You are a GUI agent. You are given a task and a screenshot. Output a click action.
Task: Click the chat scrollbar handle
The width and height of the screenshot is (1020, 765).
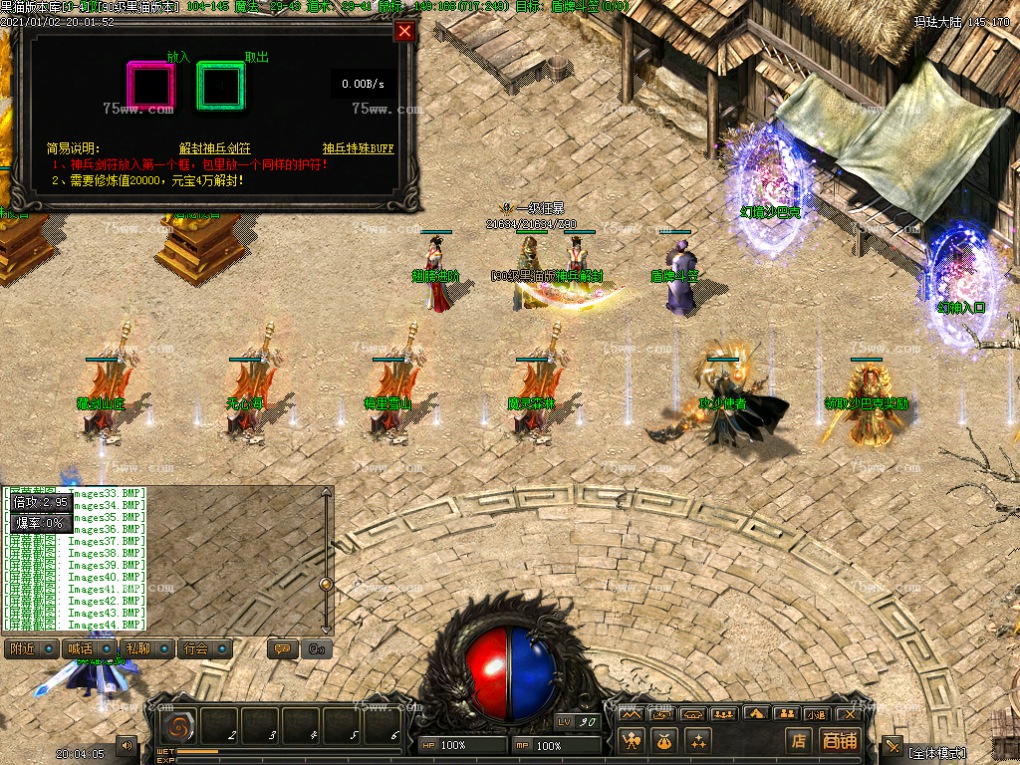[326, 584]
